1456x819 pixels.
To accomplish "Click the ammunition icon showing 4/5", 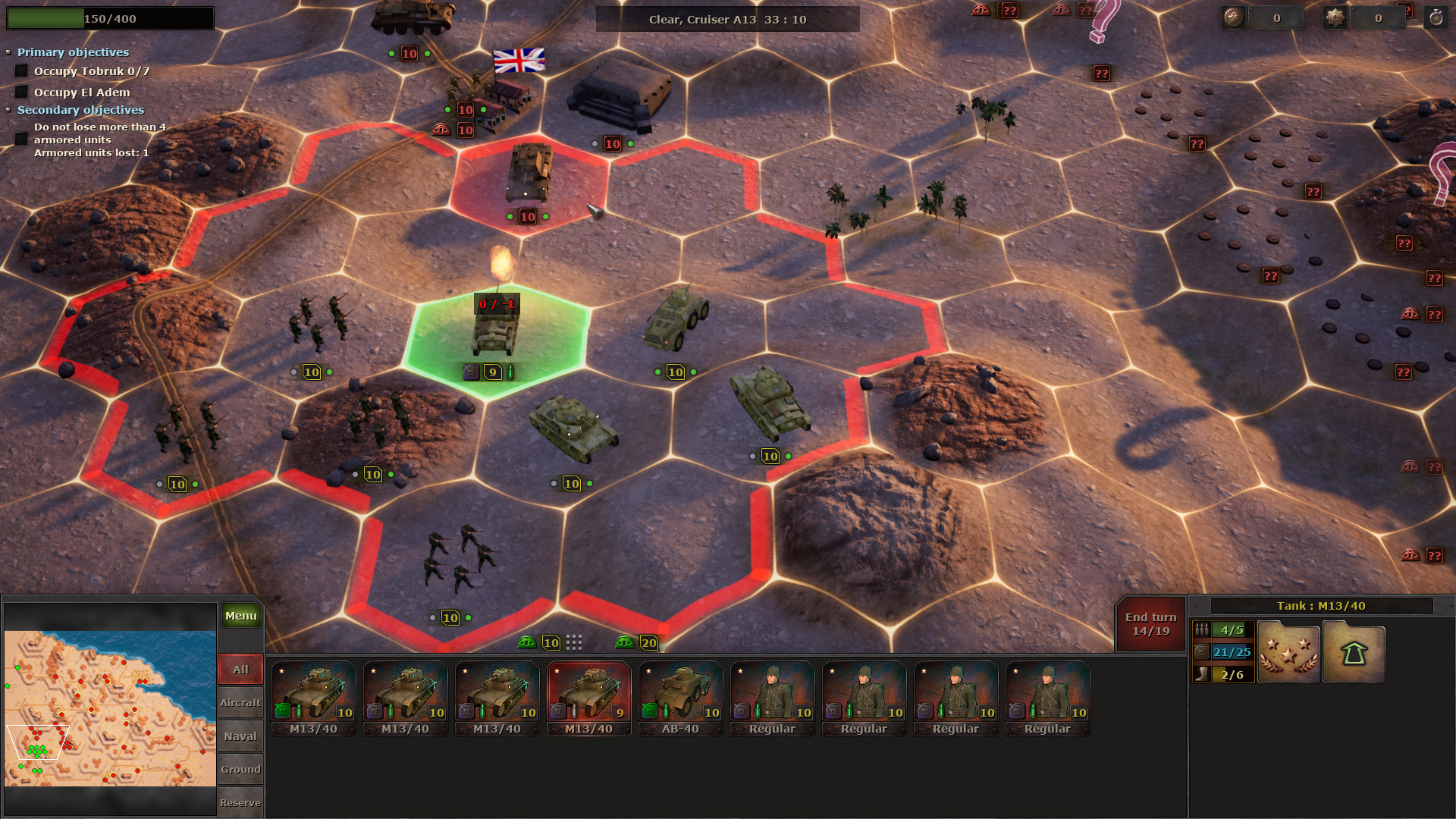I will pos(1203,629).
